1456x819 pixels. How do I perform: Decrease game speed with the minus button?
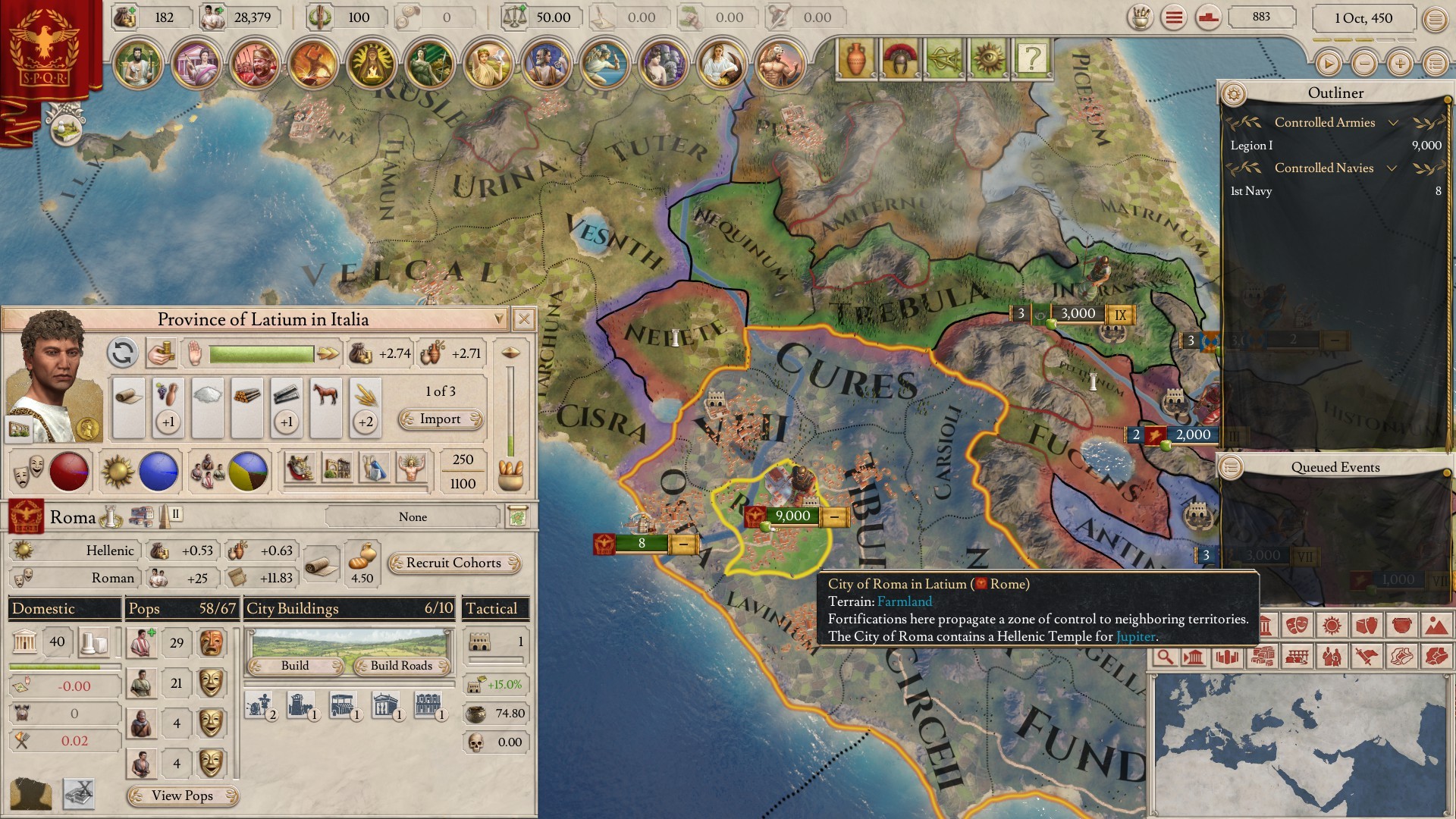[1364, 64]
